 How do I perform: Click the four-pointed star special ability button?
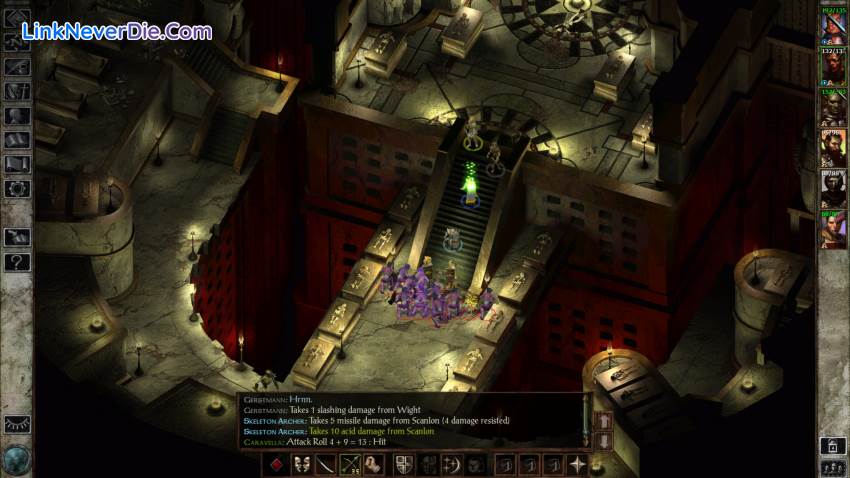[577, 464]
